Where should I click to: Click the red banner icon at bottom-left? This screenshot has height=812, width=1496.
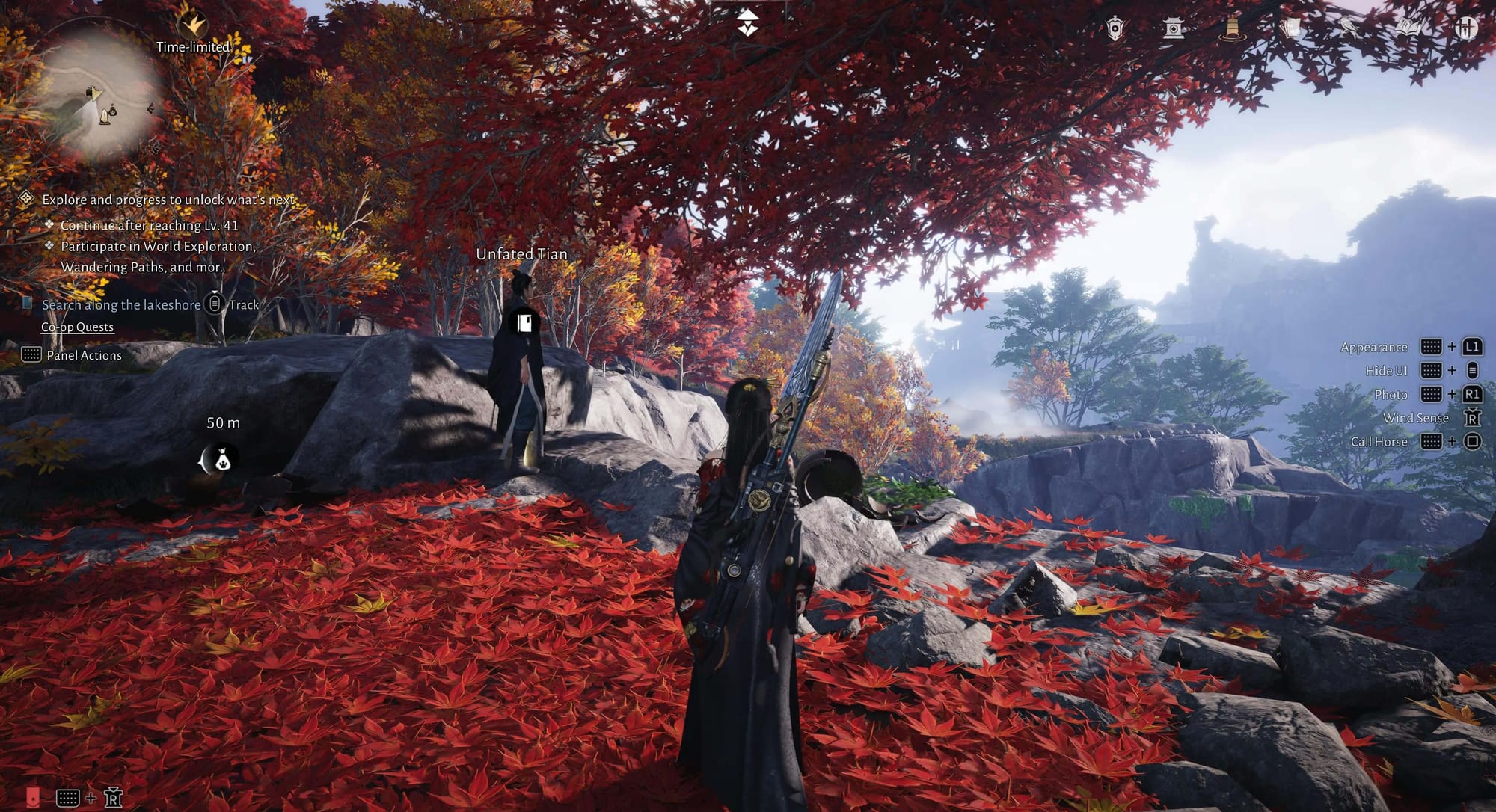point(33,797)
